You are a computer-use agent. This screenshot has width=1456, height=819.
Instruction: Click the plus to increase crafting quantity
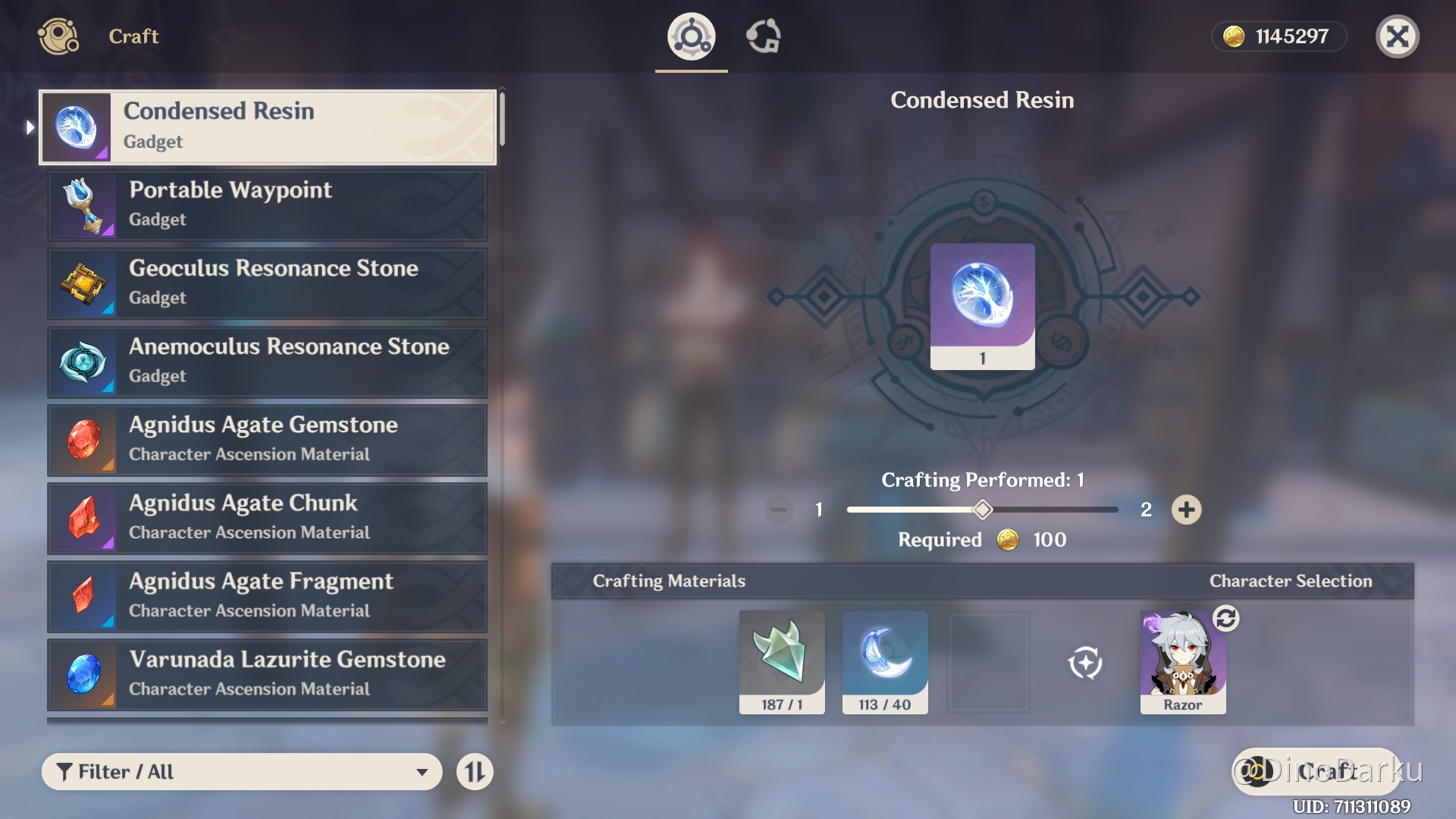point(1187,510)
